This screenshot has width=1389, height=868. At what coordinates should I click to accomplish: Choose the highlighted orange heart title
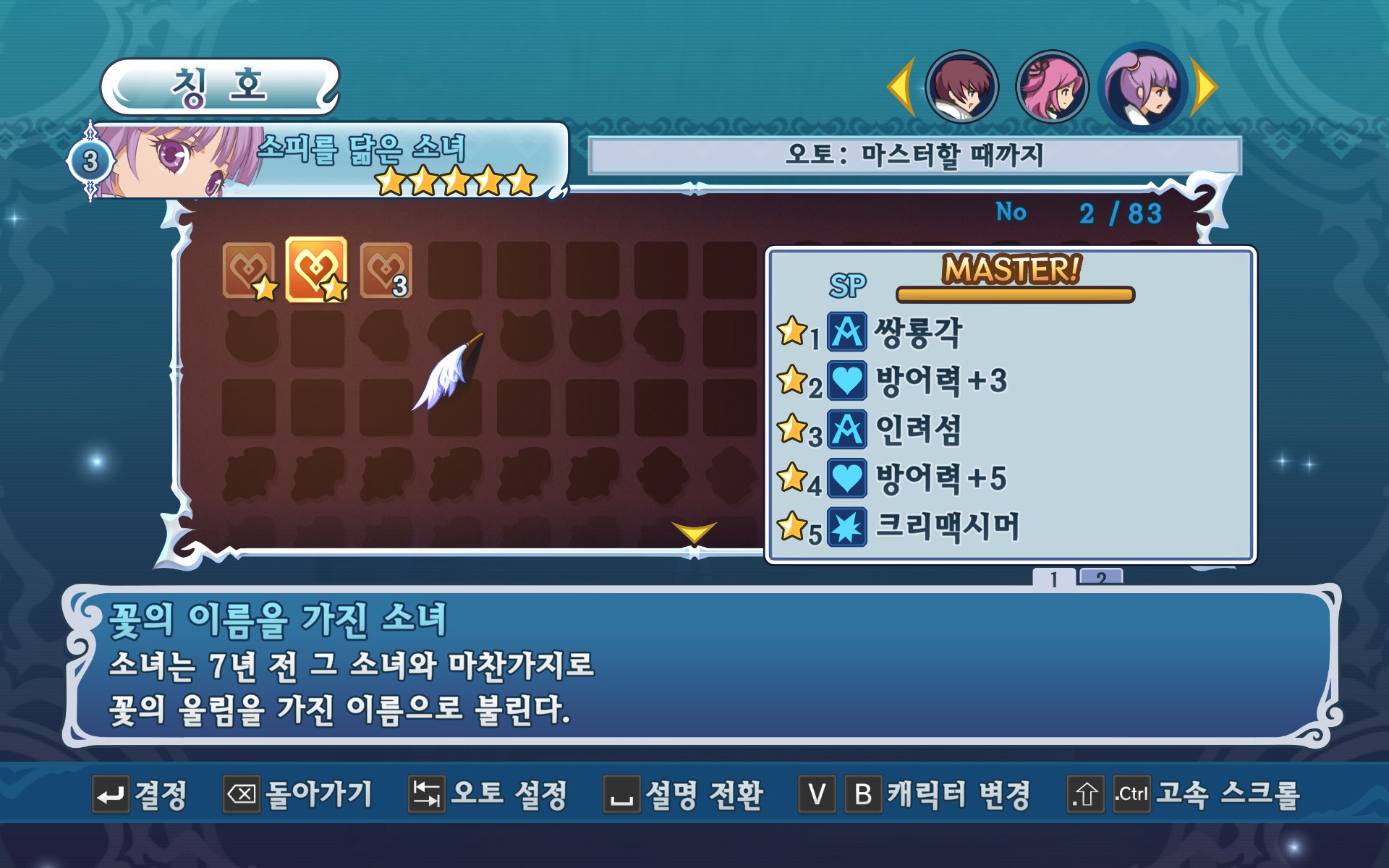click(x=316, y=269)
